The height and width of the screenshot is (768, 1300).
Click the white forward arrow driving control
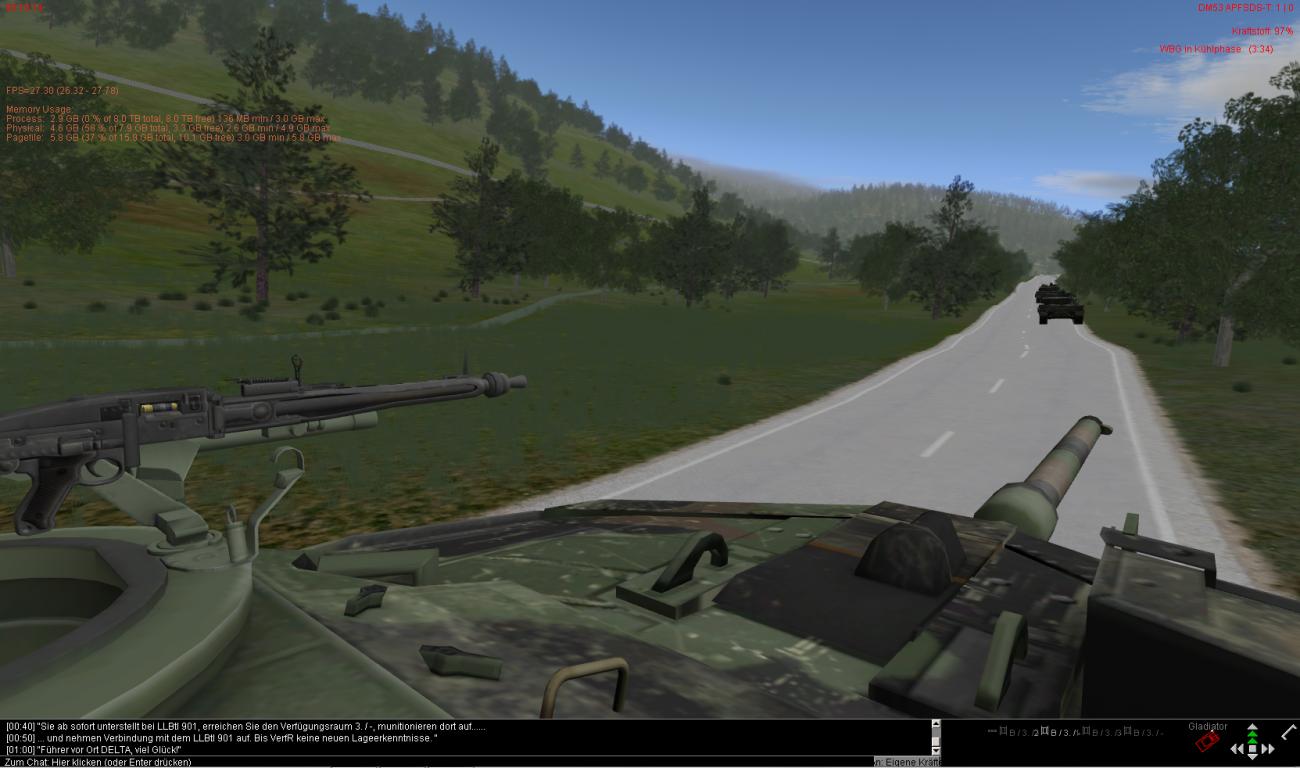tap(1252, 727)
